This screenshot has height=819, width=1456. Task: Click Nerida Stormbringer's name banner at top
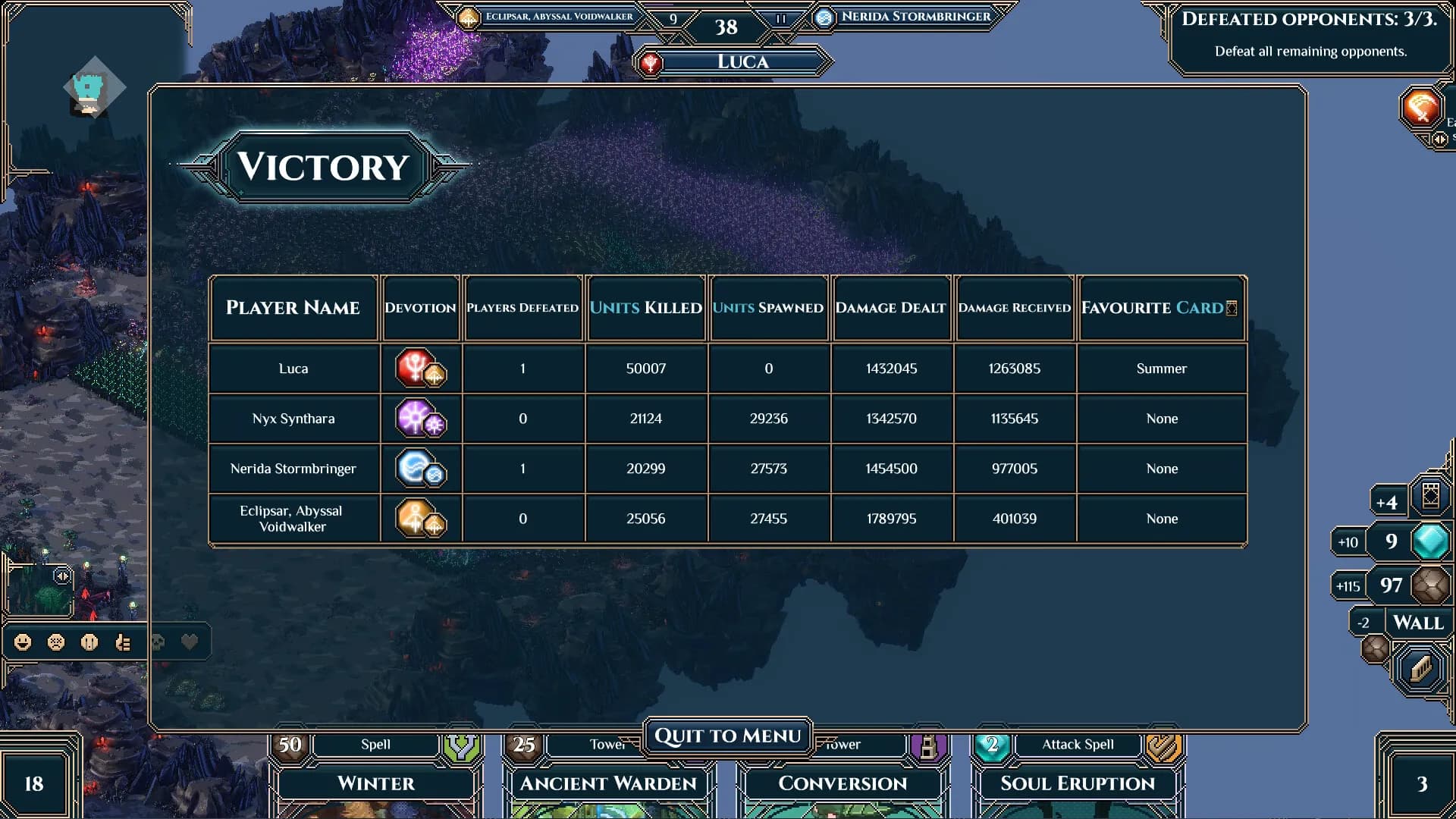[915, 17]
